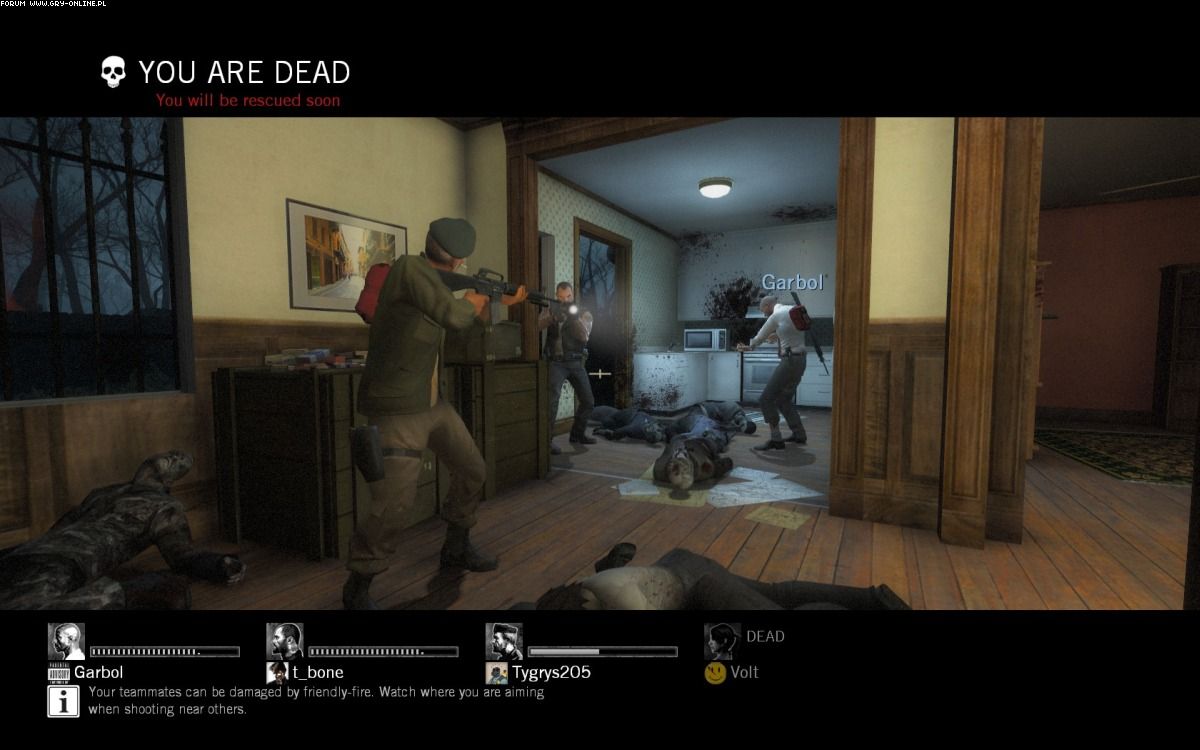The height and width of the screenshot is (750, 1200).
Task: Click Volt's yellow smiley avatar
Action: [715, 673]
